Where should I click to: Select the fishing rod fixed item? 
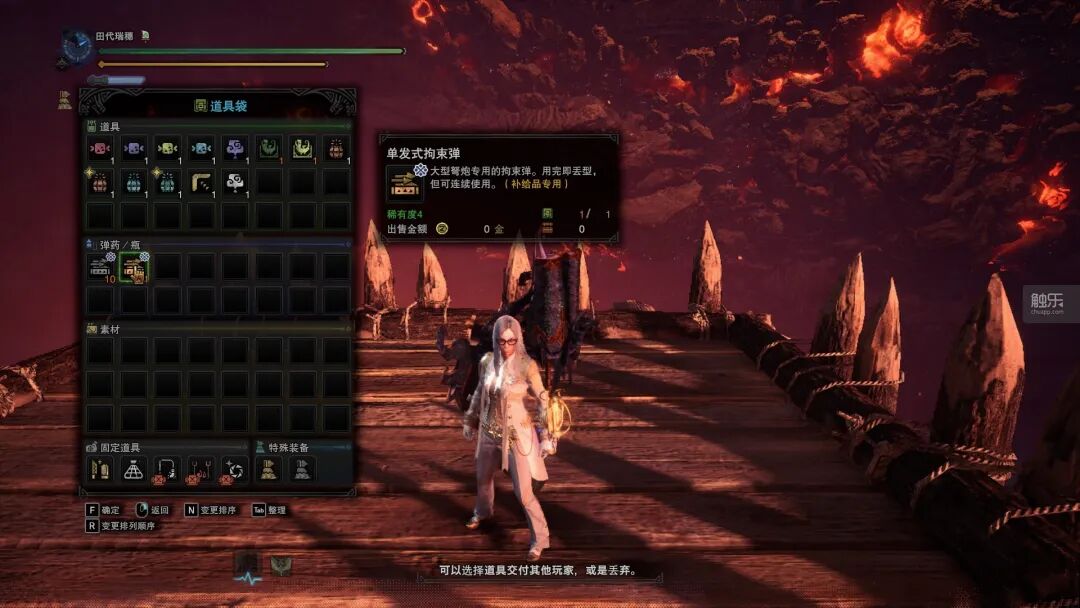(167, 468)
